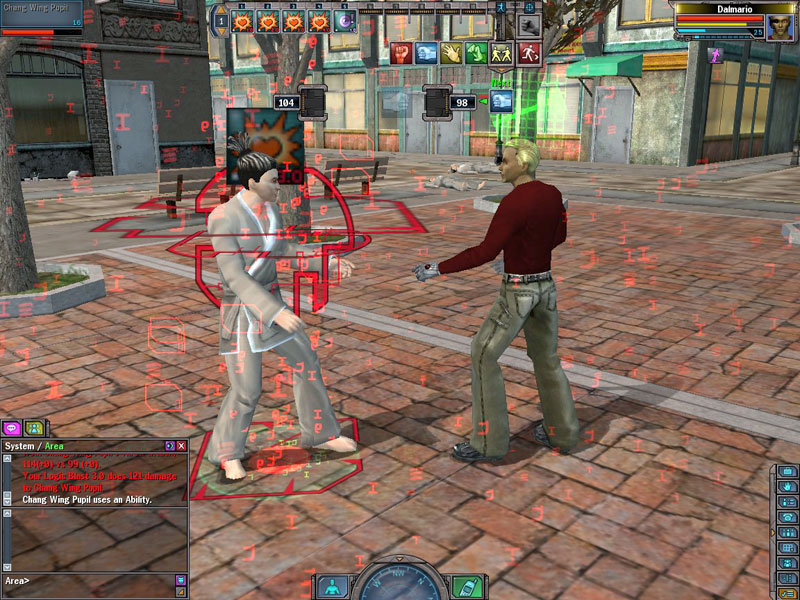The image size is (800, 600).
Task: Click the compass dial at the bottom
Action: (399, 585)
